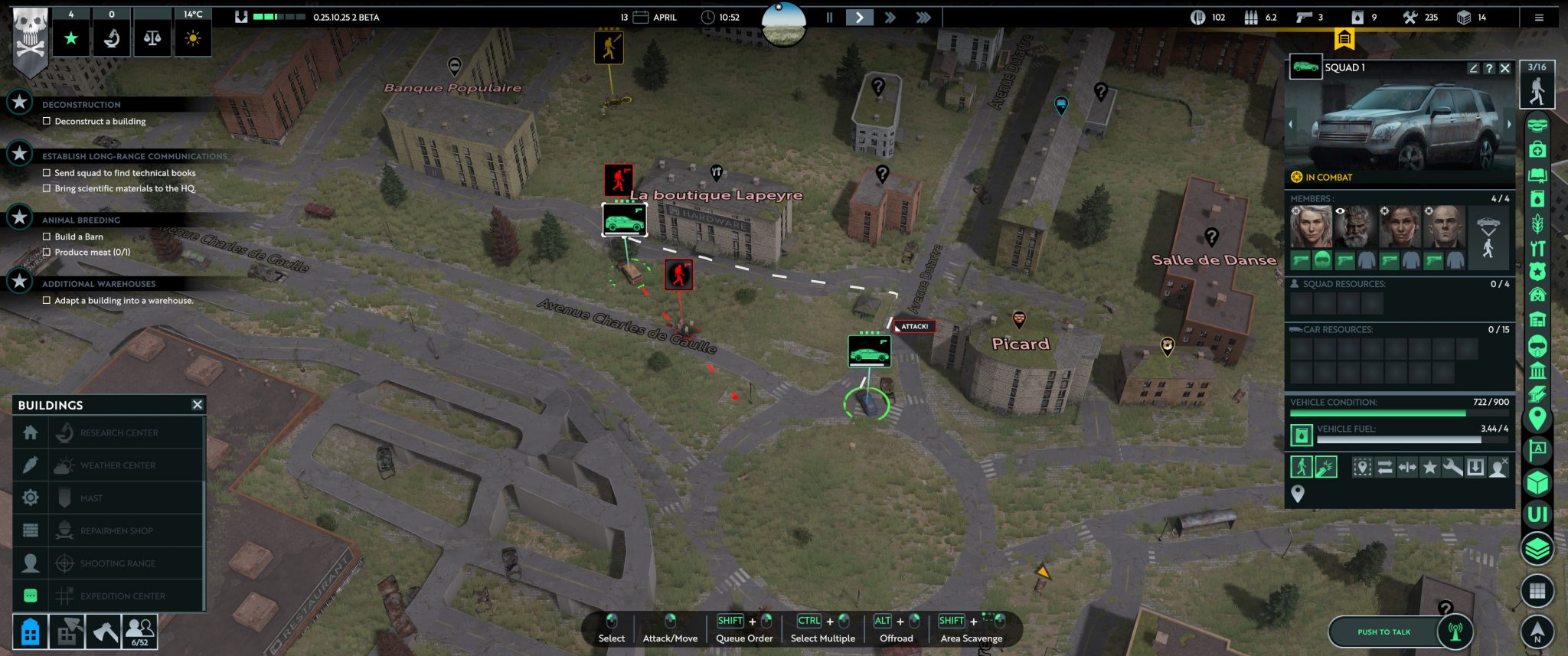
Task: Refuel vehicle using the fuel canister button
Action: [1302, 436]
